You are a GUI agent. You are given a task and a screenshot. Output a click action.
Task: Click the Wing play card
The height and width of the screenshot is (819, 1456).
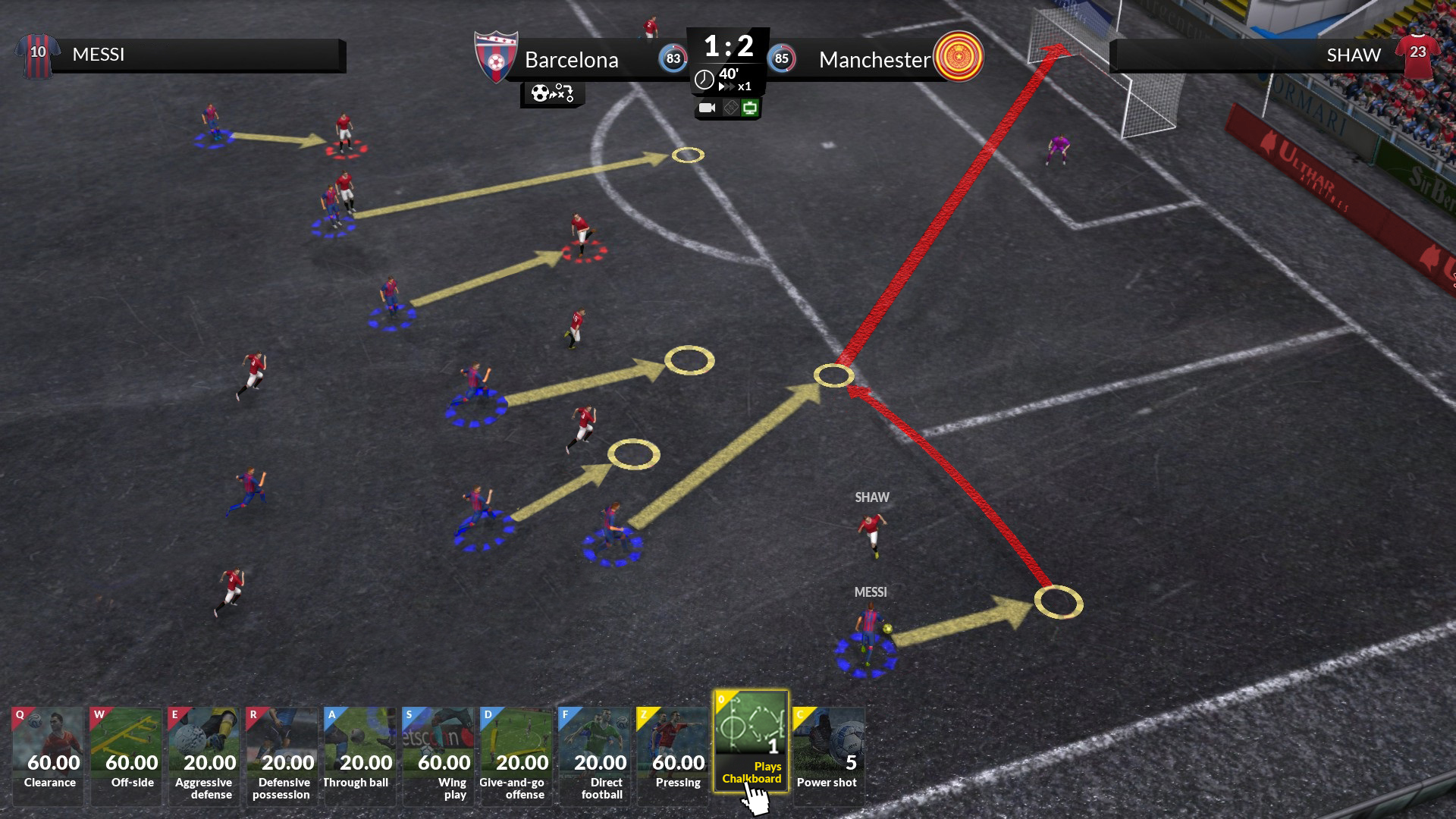pyautogui.click(x=438, y=755)
